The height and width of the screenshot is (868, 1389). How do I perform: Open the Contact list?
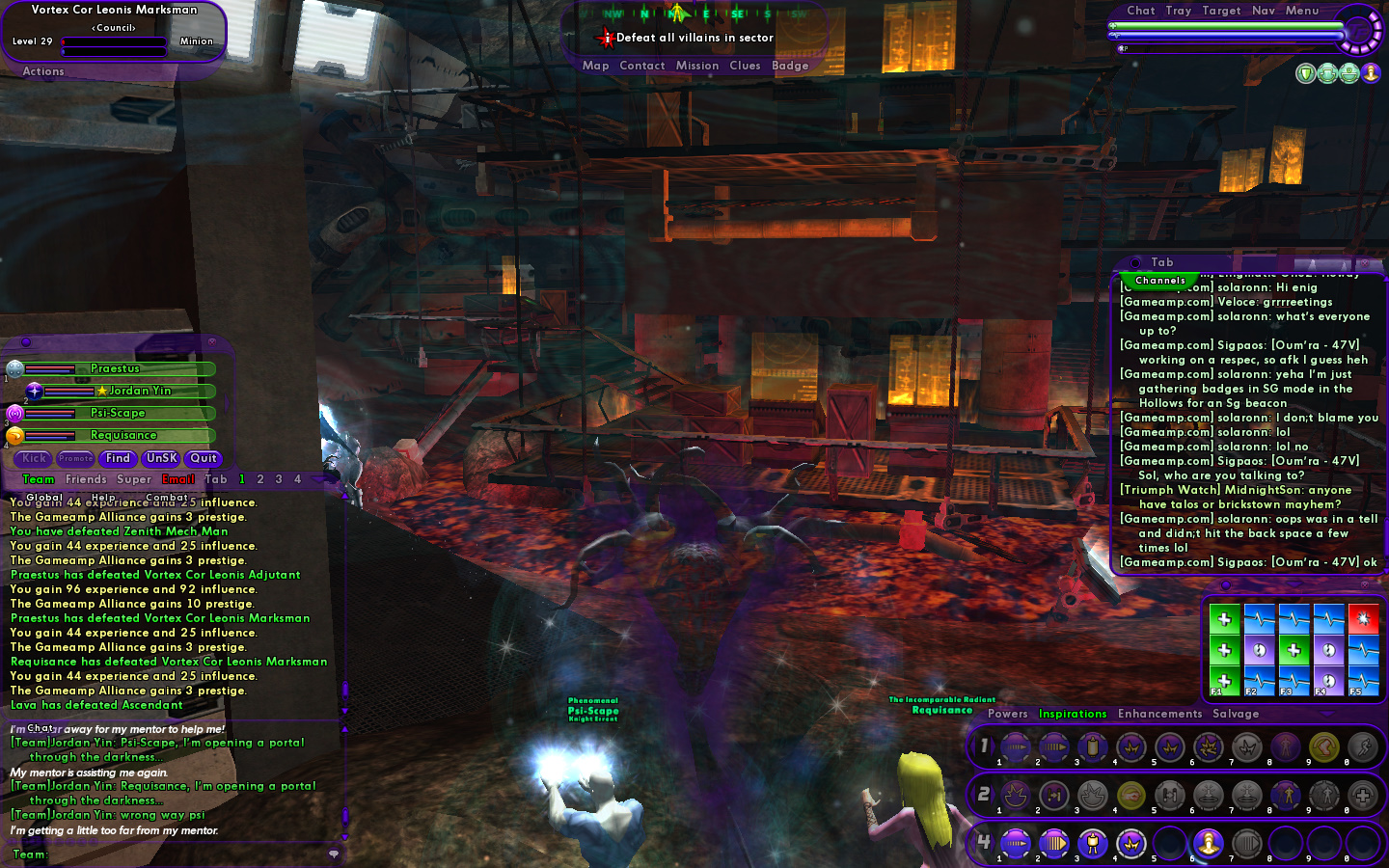(641, 66)
